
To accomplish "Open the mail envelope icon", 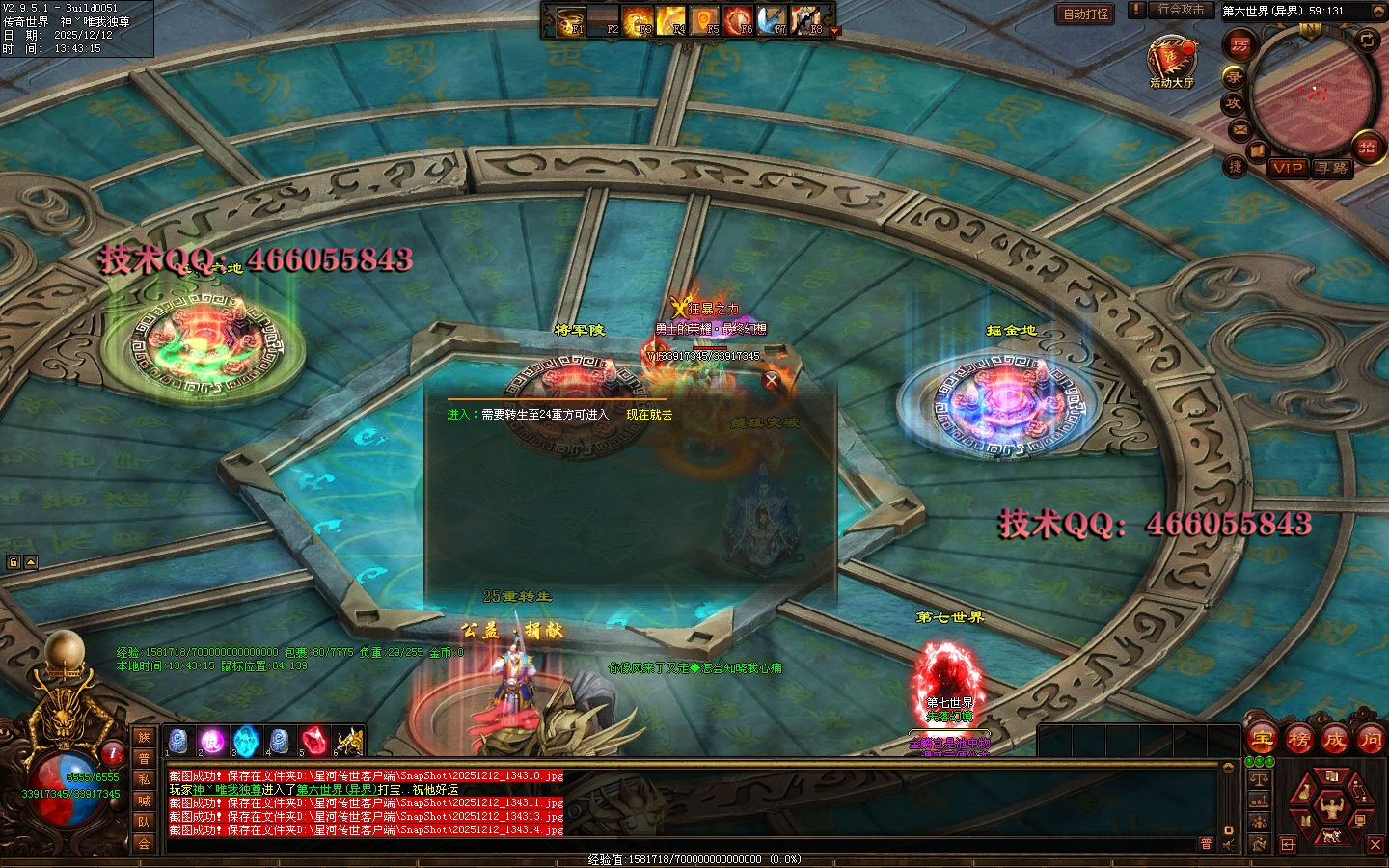I will pos(1239,128).
